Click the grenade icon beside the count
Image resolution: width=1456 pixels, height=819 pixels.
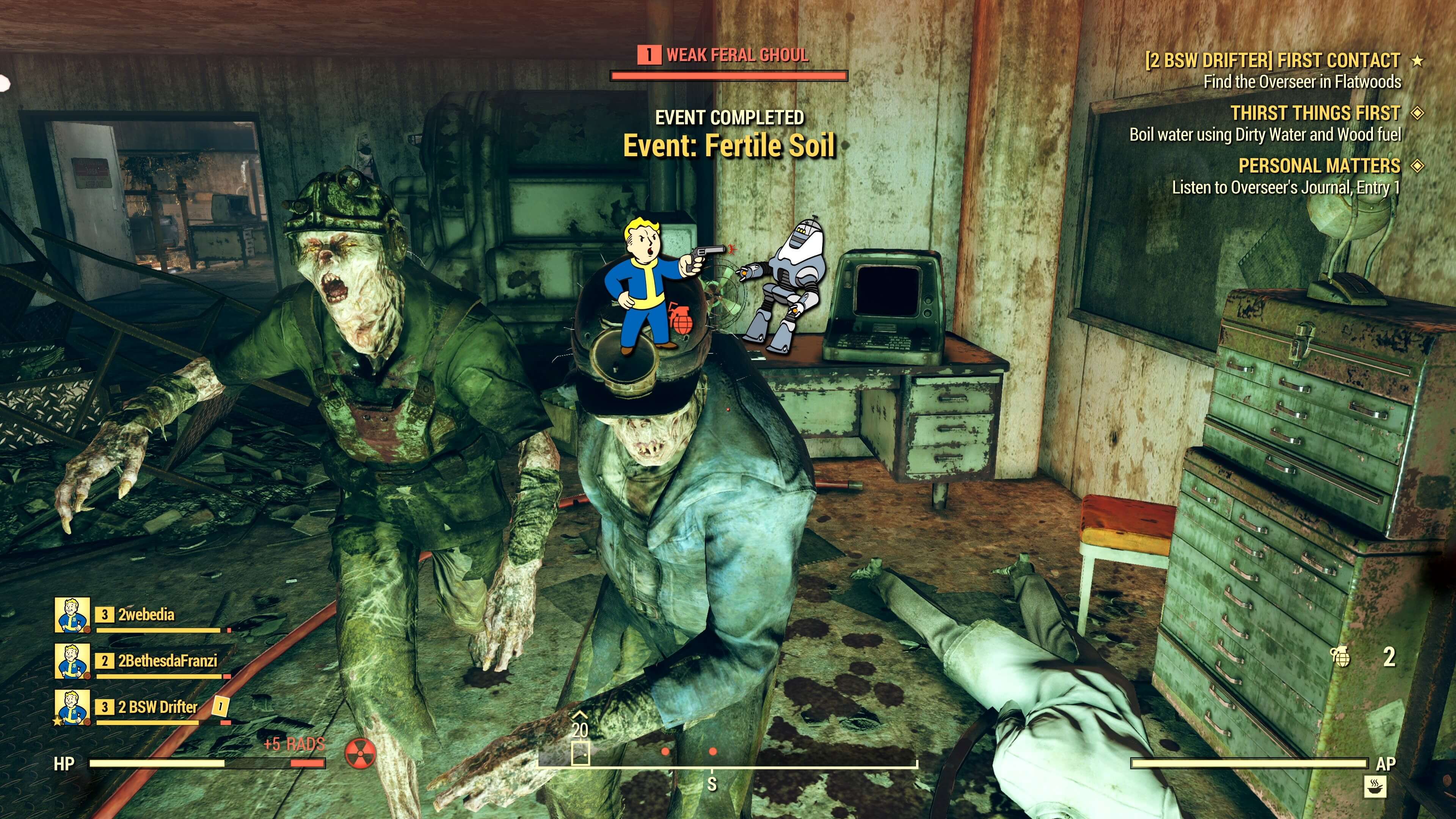pyautogui.click(x=1341, y=657)
